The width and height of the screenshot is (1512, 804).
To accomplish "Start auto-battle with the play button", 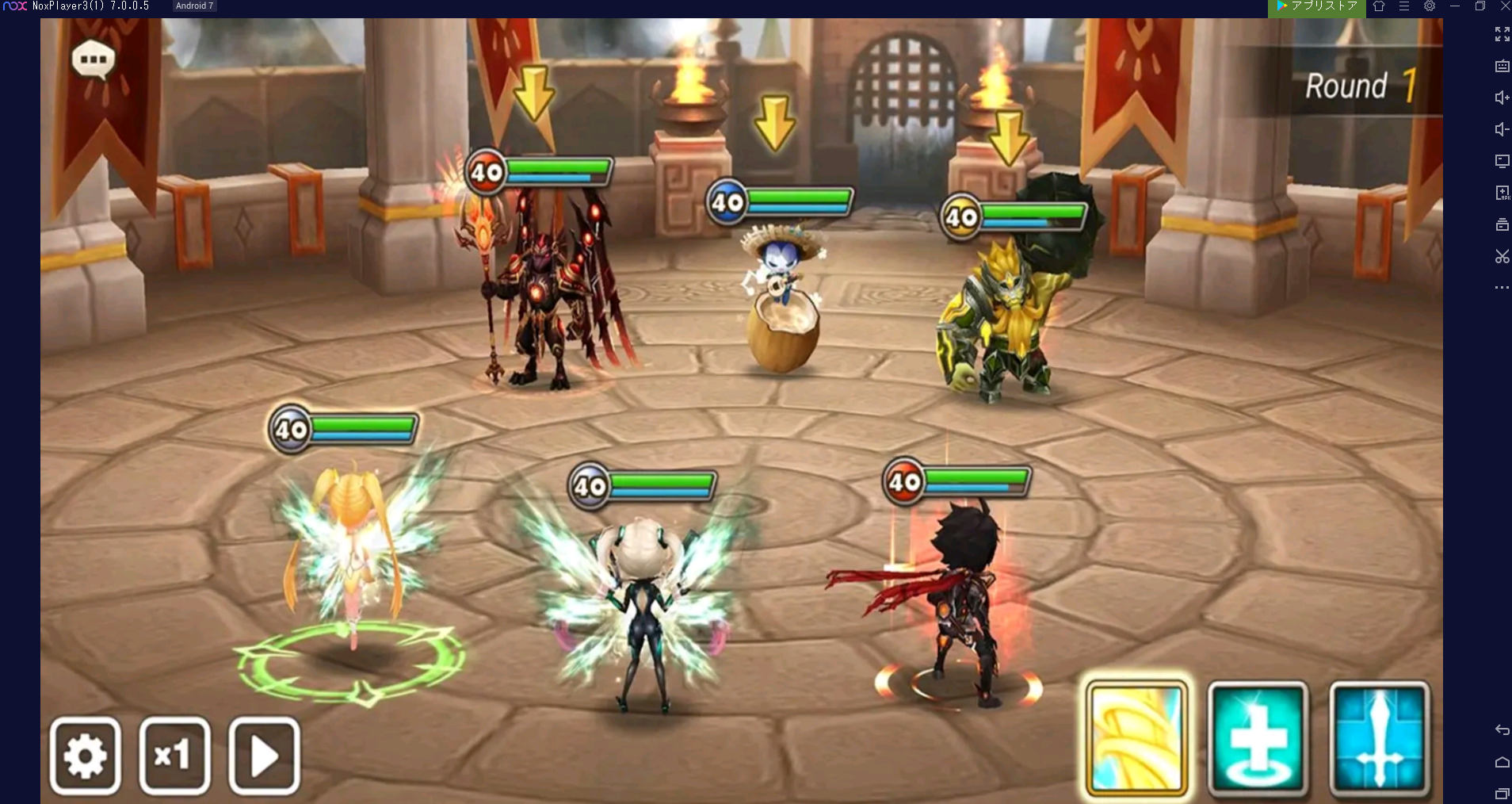I will [264, 756].
